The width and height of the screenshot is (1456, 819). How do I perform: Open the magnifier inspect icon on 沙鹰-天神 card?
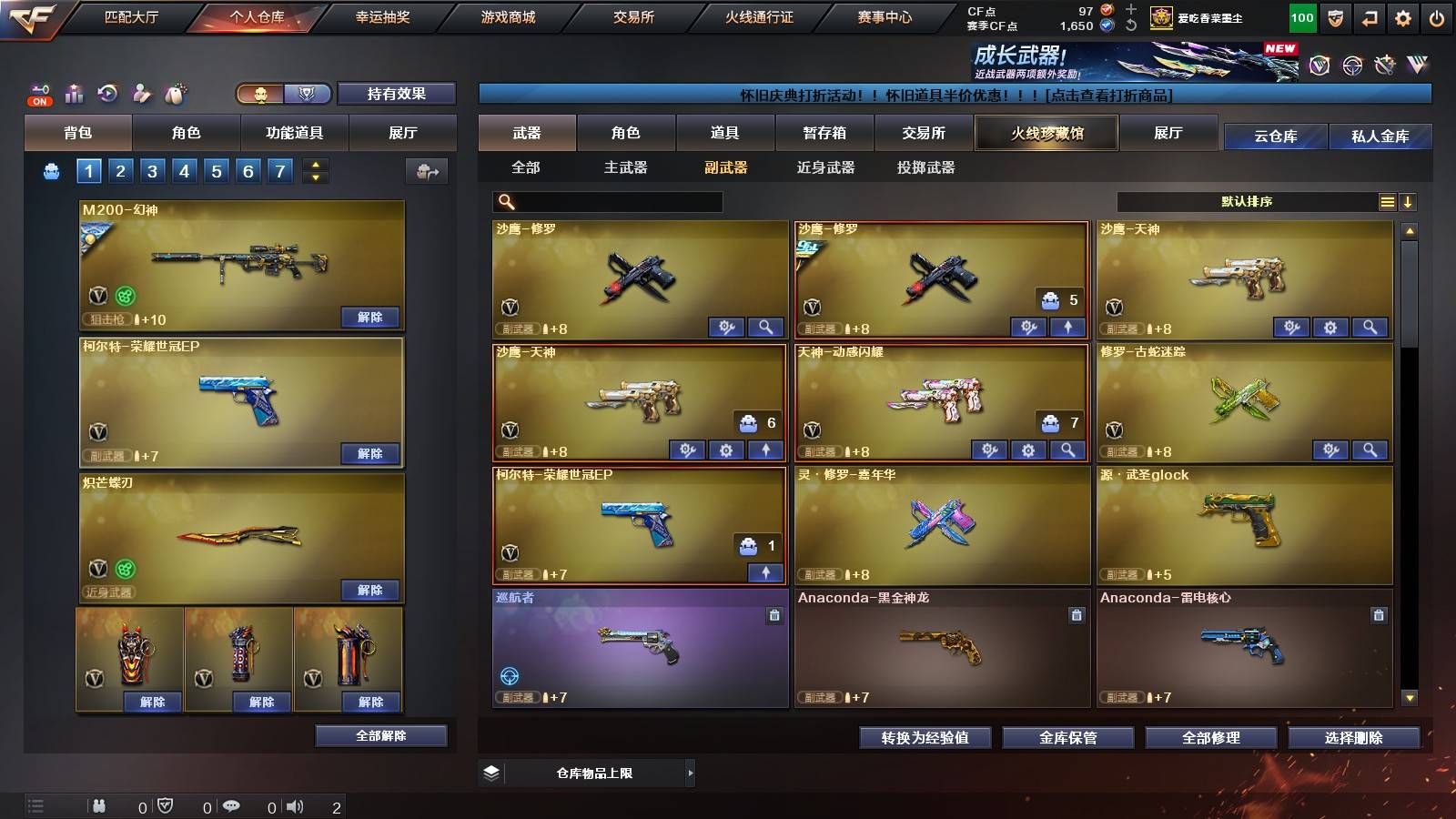(1369, 327)
